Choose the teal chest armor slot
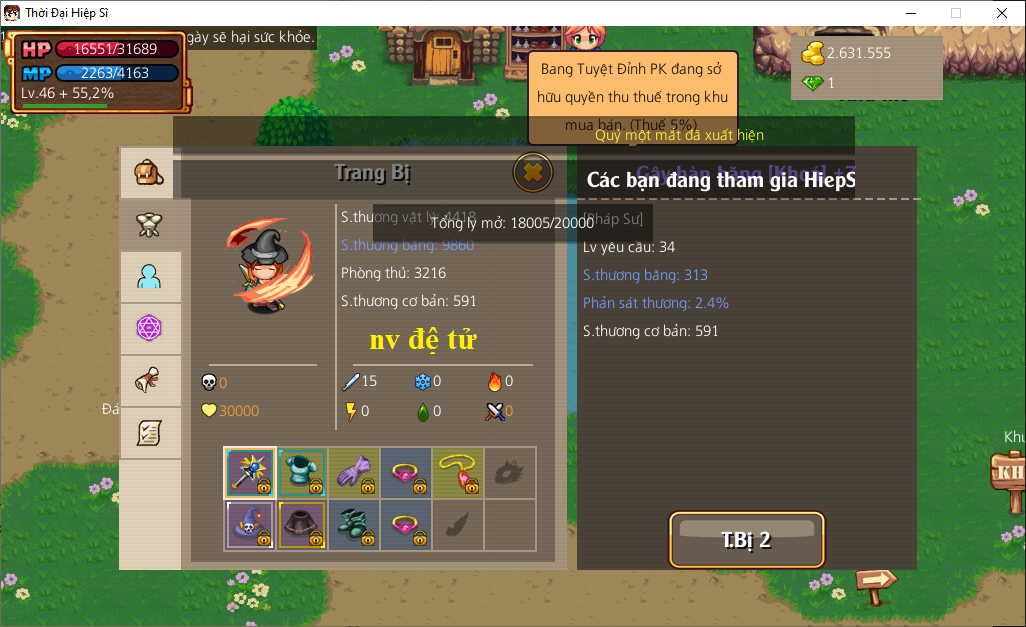The height and width of the screenshot is (627, 1026). [x=302, y=473]
